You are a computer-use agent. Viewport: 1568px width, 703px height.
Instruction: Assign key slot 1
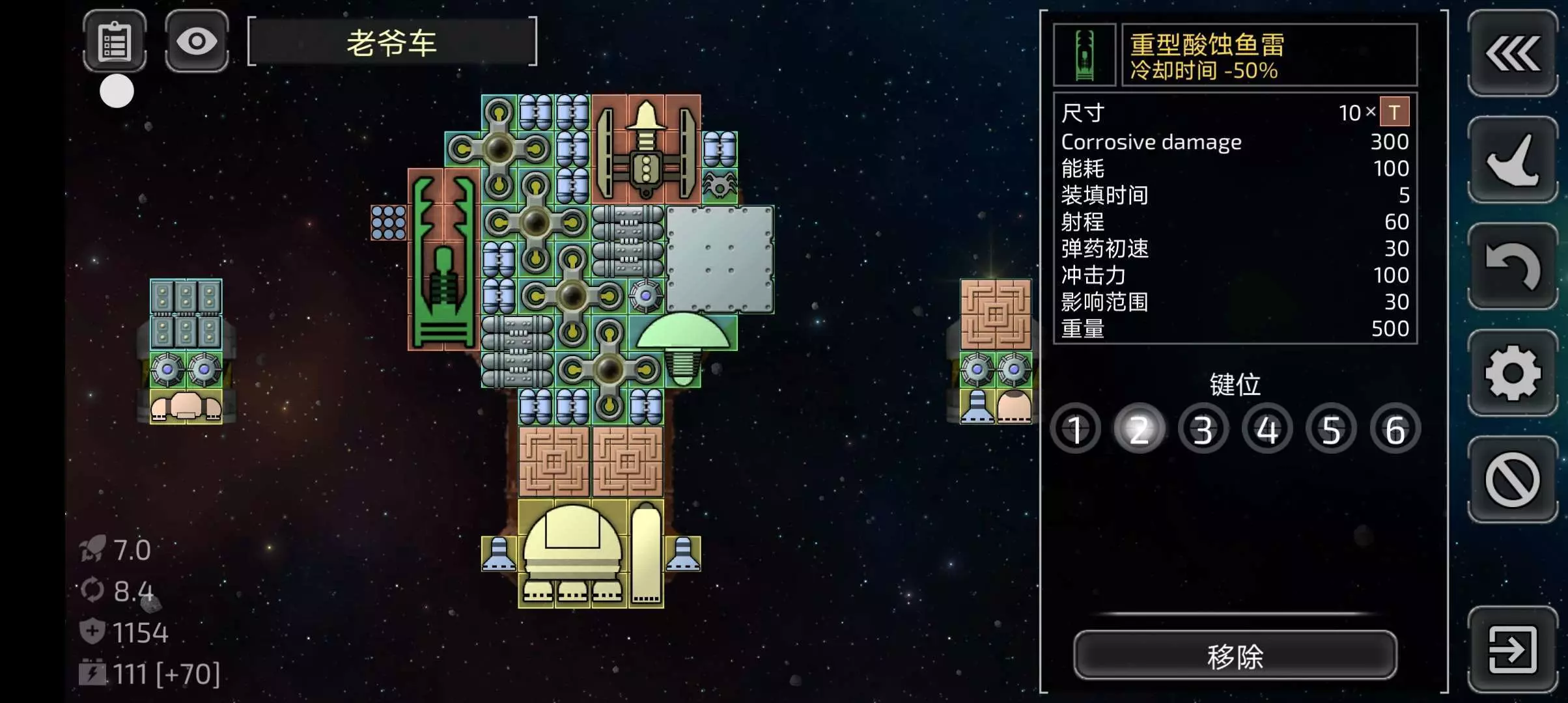pyautogui.click(x=1076, y=430)
